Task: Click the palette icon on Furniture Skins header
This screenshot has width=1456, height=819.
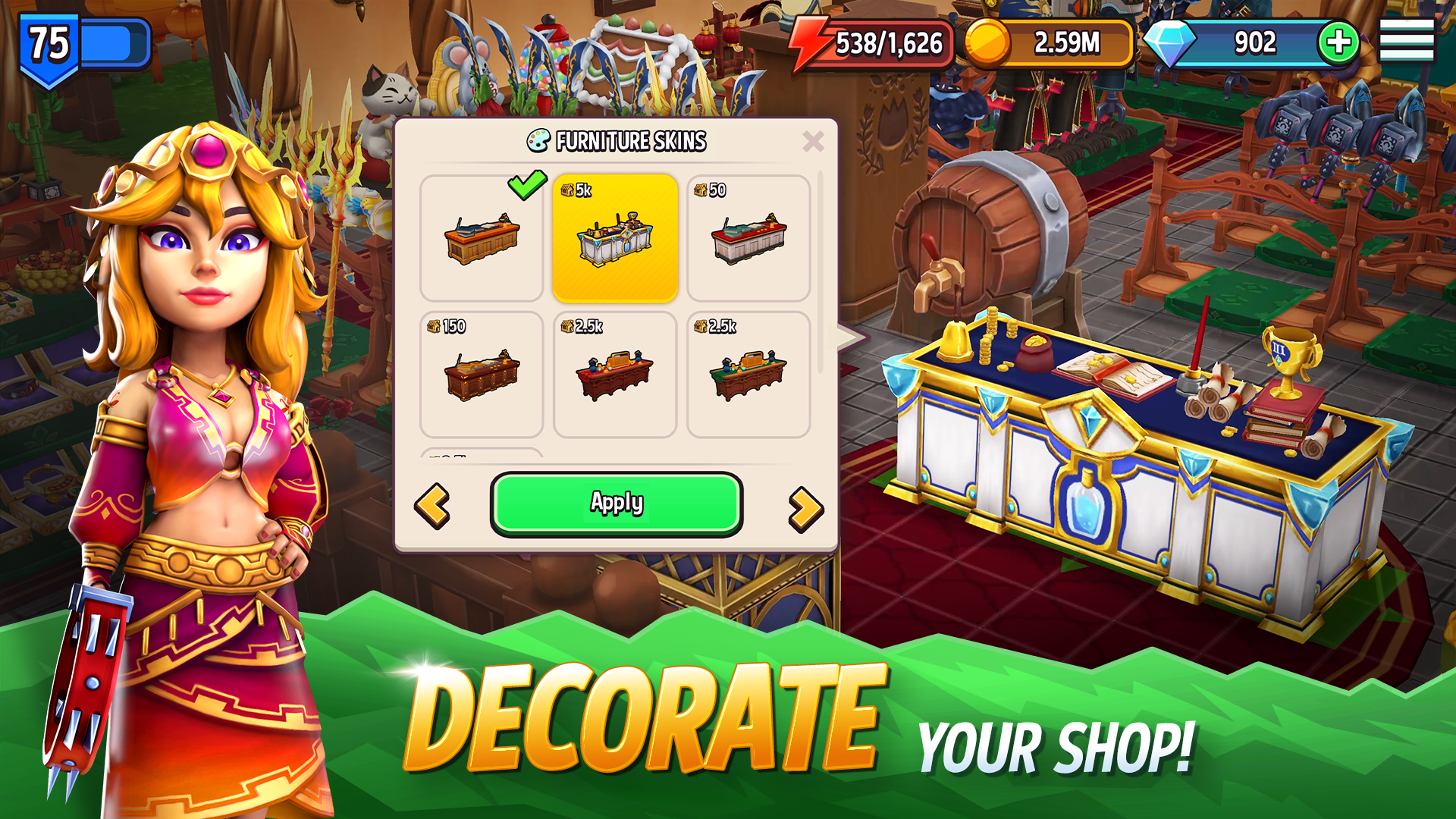Action: (x=537, y=141)
